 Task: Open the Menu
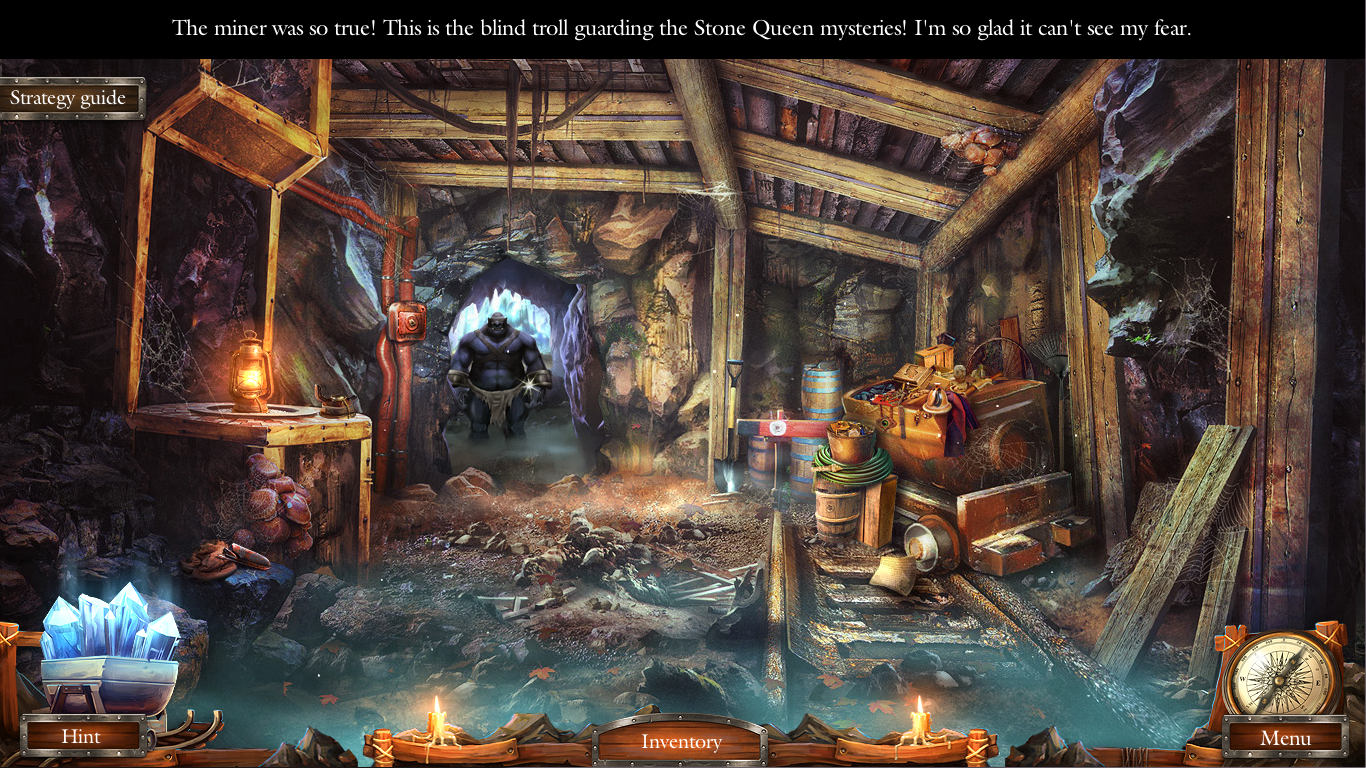click(x=1286, y=738)
